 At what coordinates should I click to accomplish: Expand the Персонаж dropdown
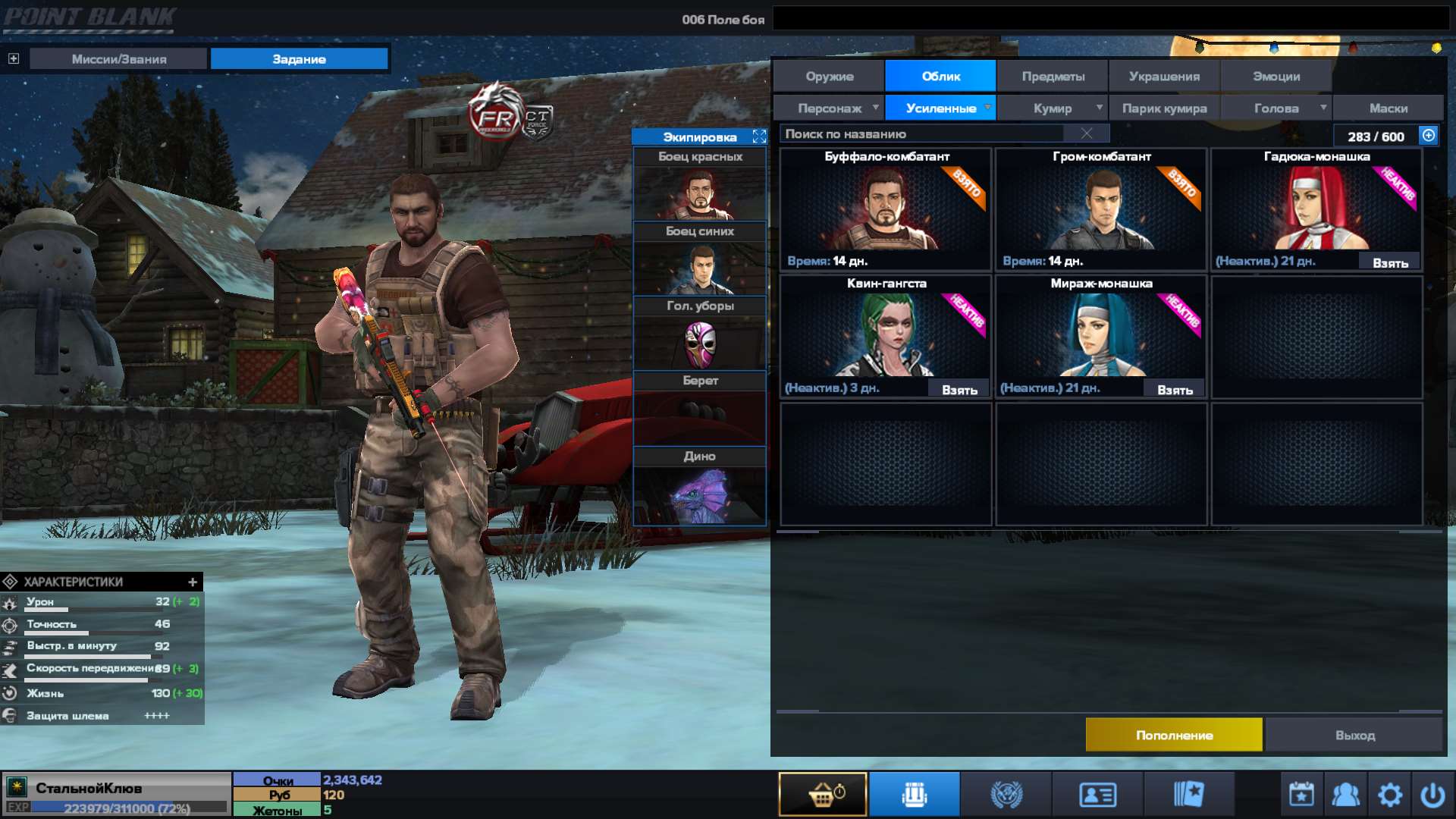[x=832, y=108]
